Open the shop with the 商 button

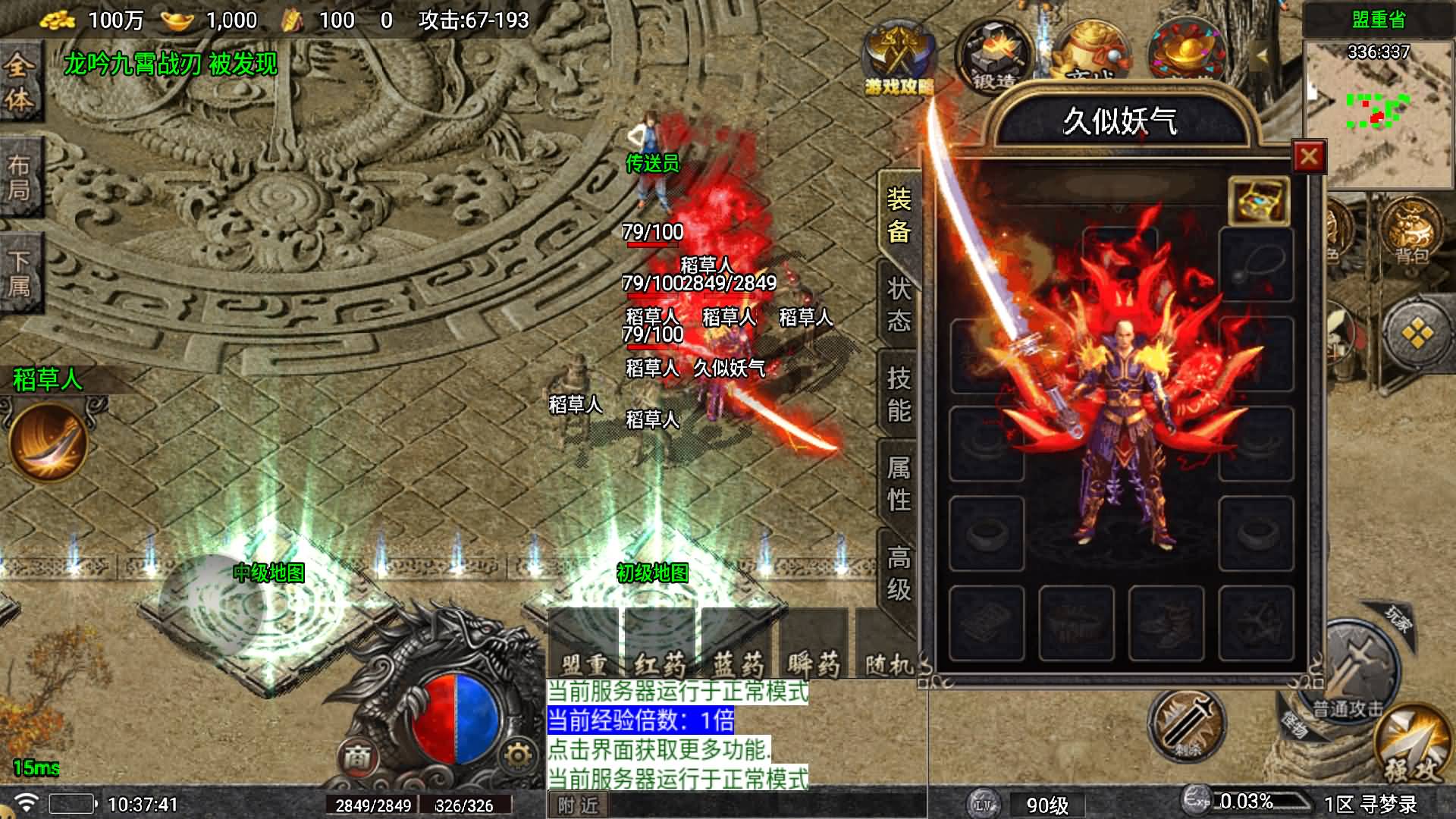click(357, 756)
